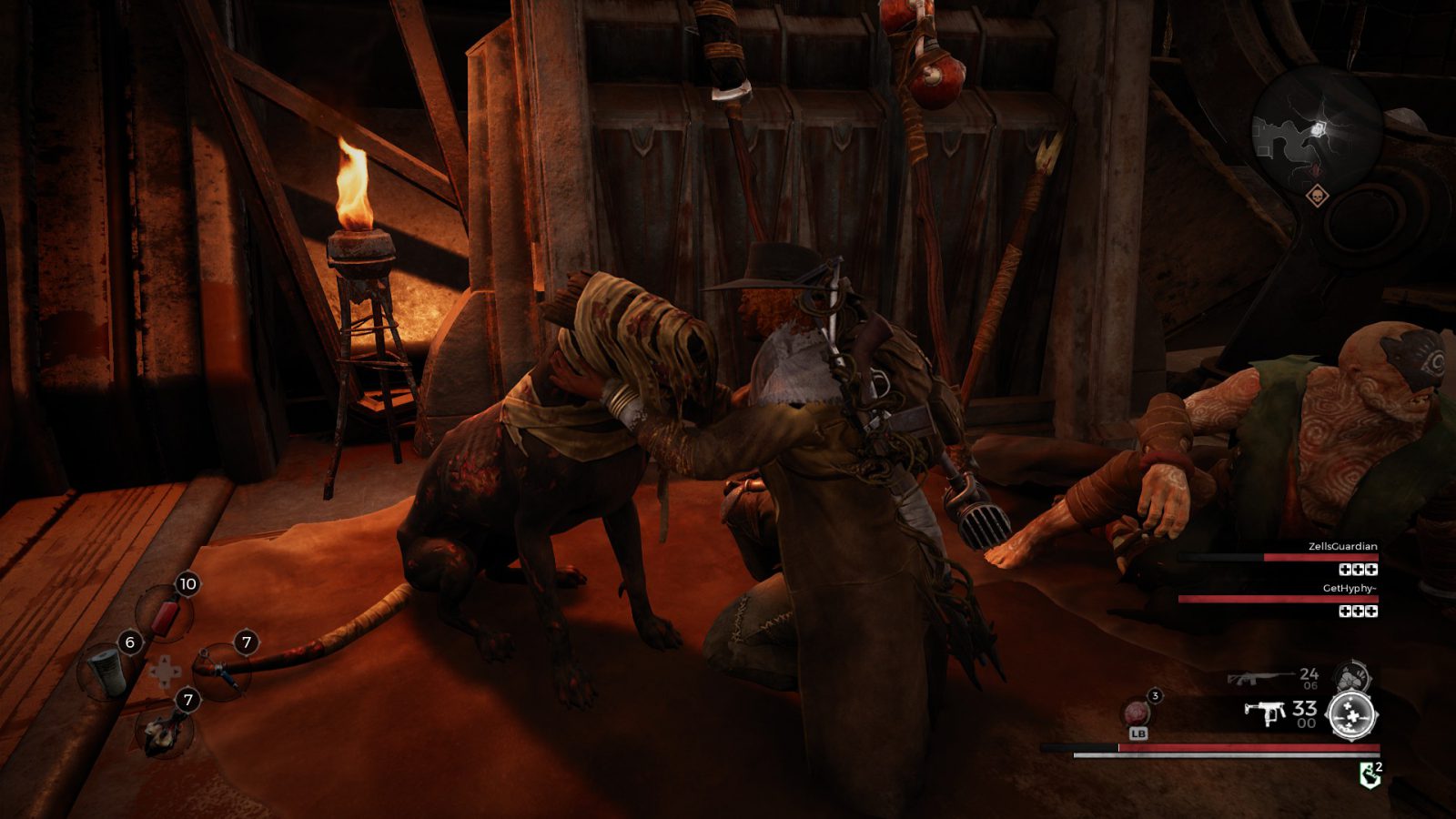Switch to the long gun weapon icon
Image resolution: width=1456 pixels, height=819 pixels.
coord(1259,679)
